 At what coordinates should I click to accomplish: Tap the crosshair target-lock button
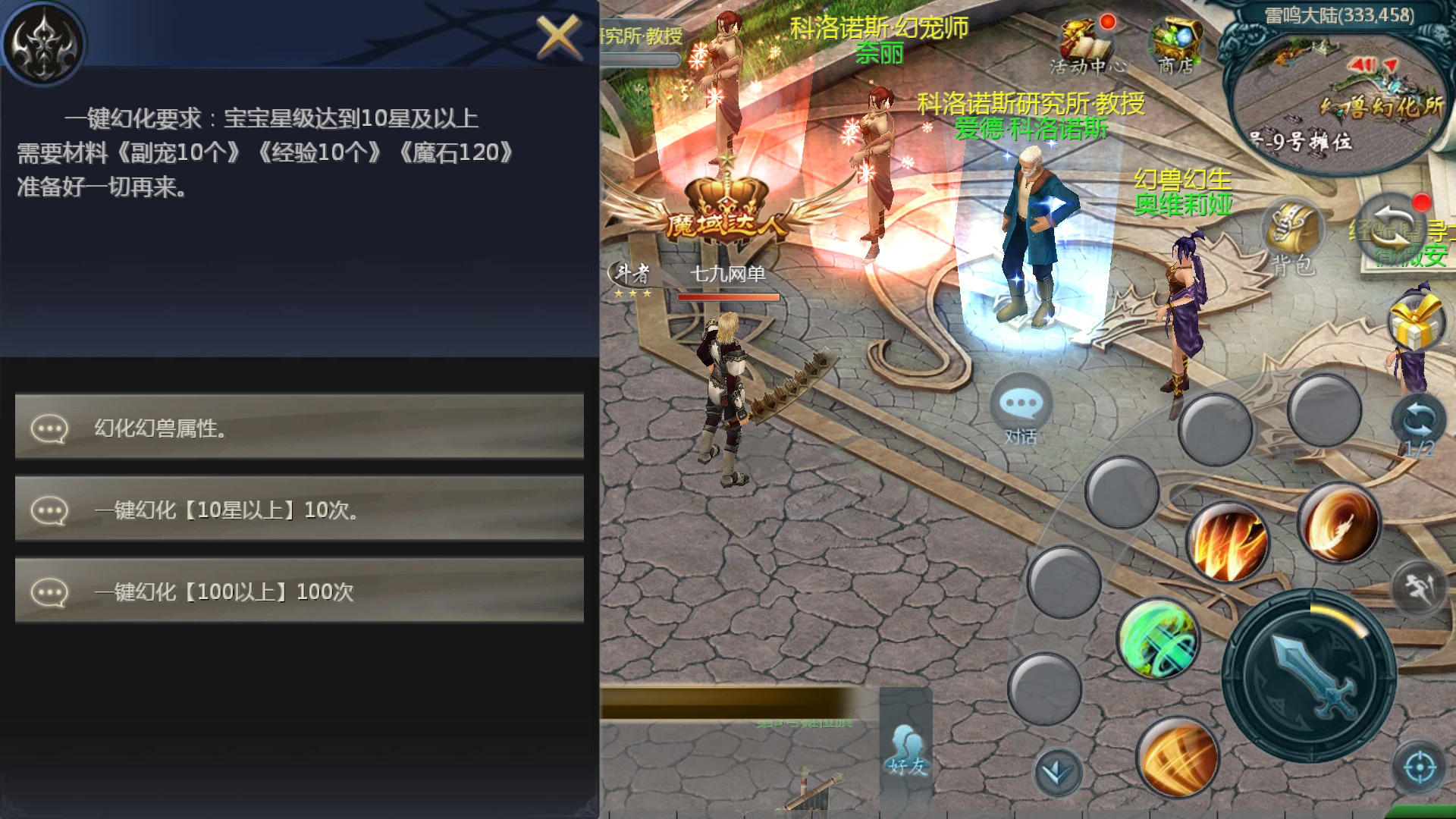click(x=1419, y=768)
